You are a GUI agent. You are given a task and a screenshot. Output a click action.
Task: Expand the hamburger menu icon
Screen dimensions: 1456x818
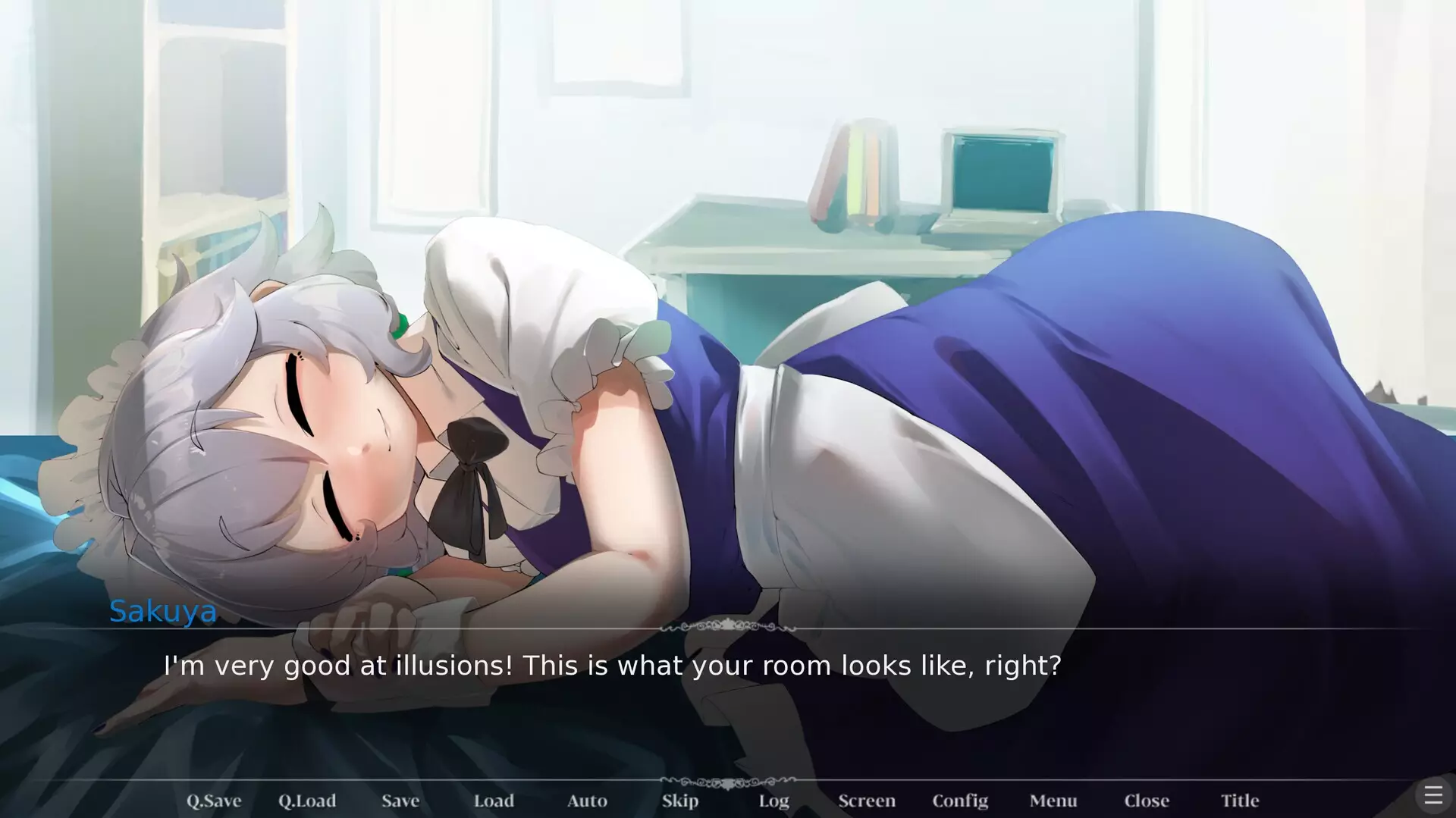pos(1433,794)
